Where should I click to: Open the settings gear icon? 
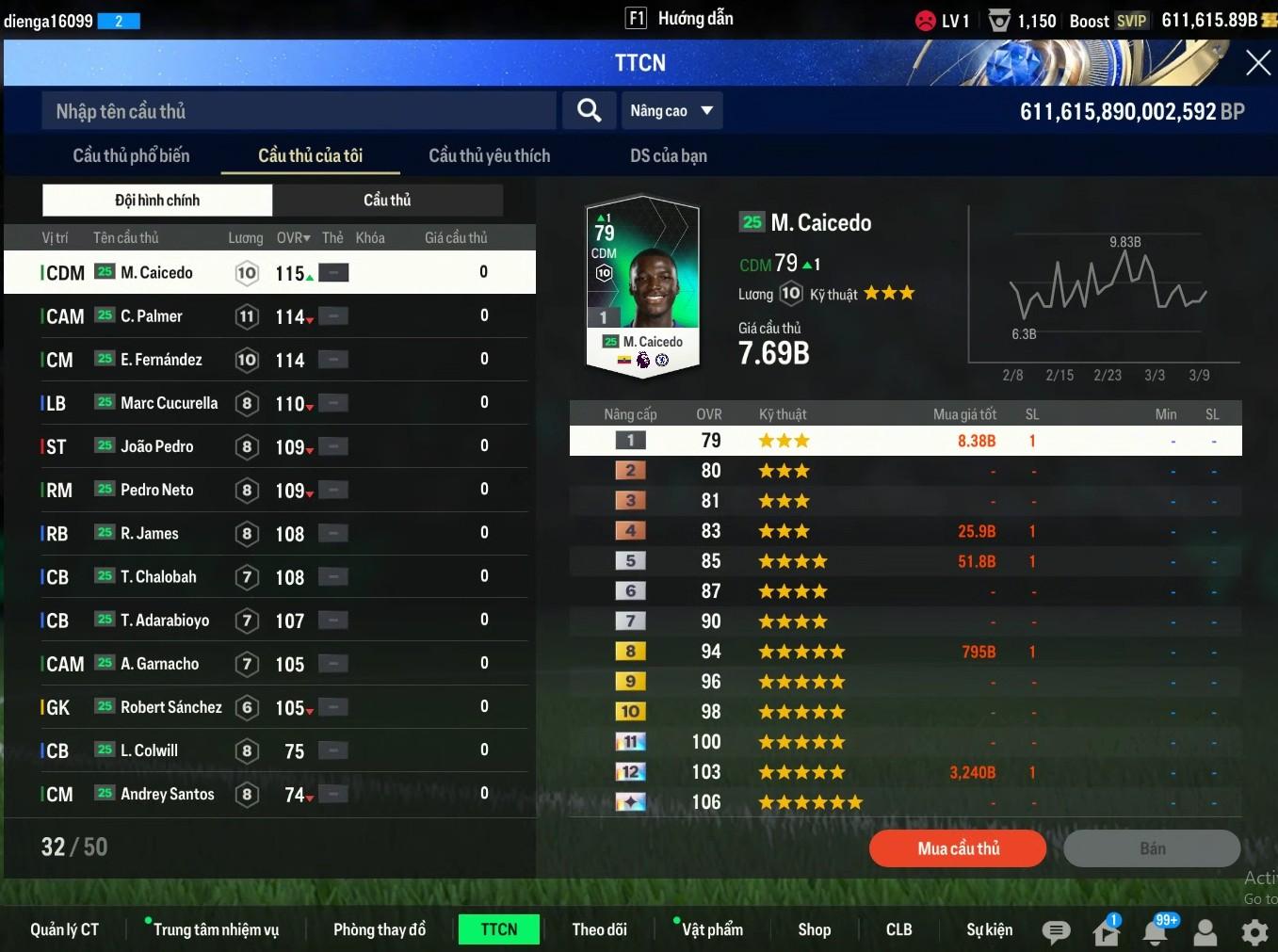[1254, 932]
